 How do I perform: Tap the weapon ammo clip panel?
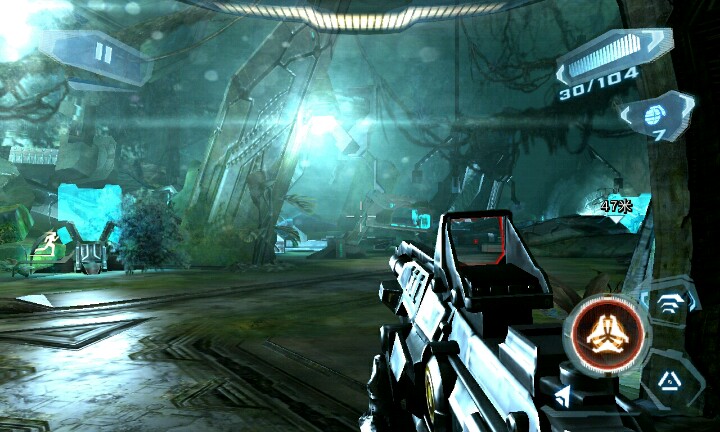(x=614, y=59)
